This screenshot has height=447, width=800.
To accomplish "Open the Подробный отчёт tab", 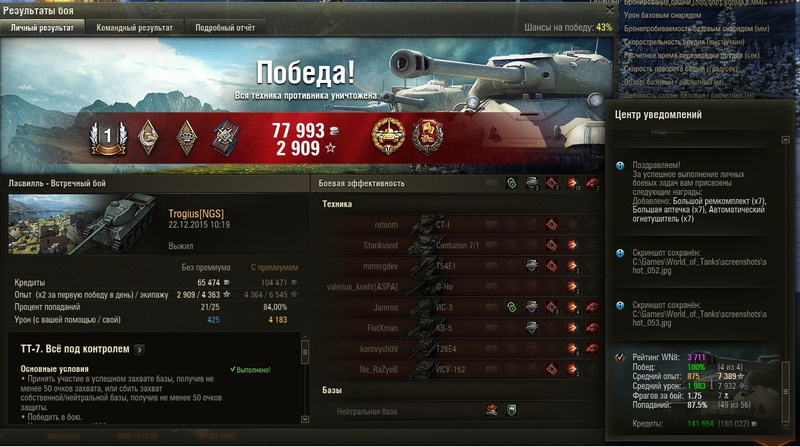I will pos(225,28).
